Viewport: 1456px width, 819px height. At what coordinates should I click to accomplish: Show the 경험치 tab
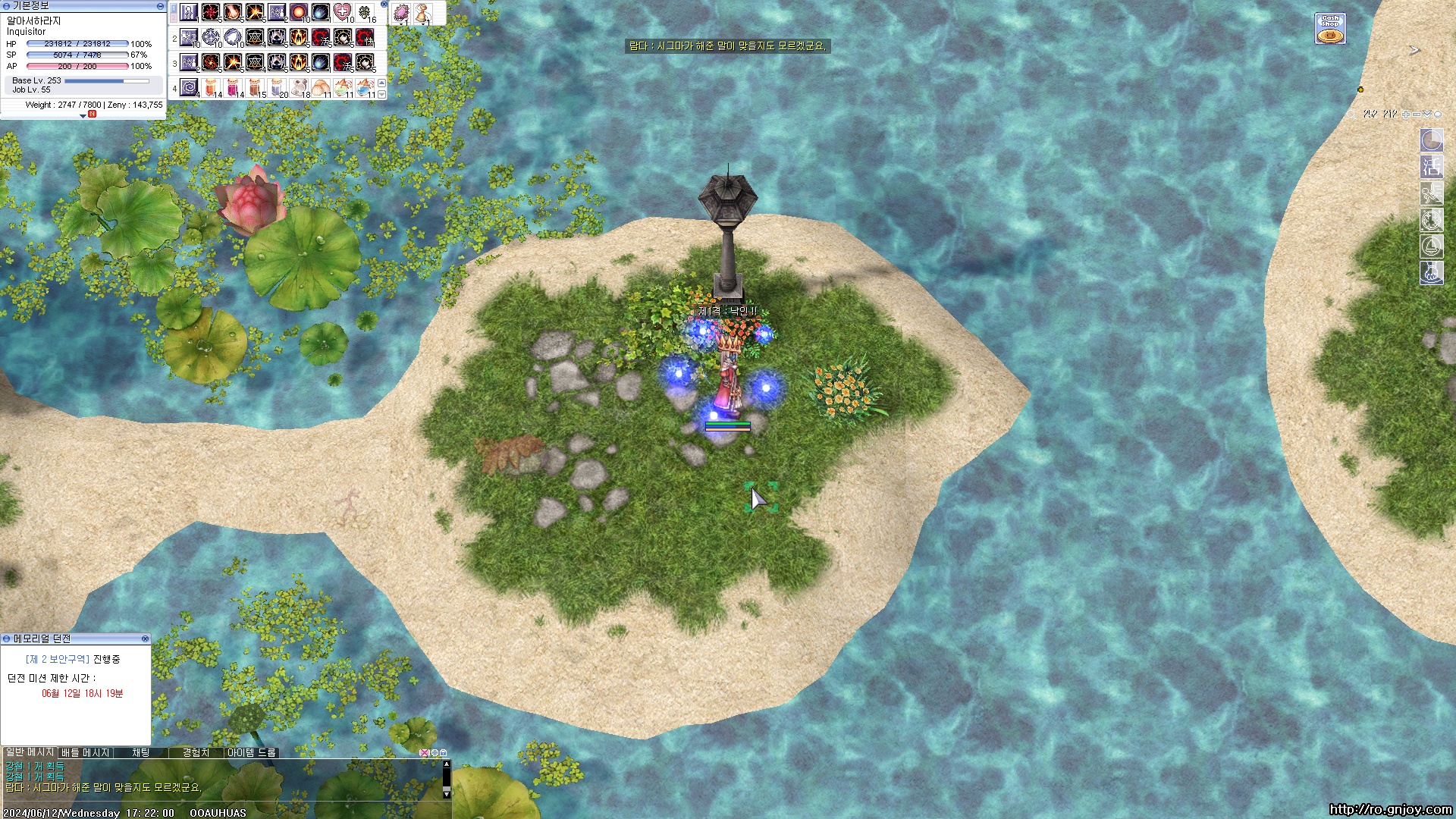pyautogui.click(x=196, y=753)
